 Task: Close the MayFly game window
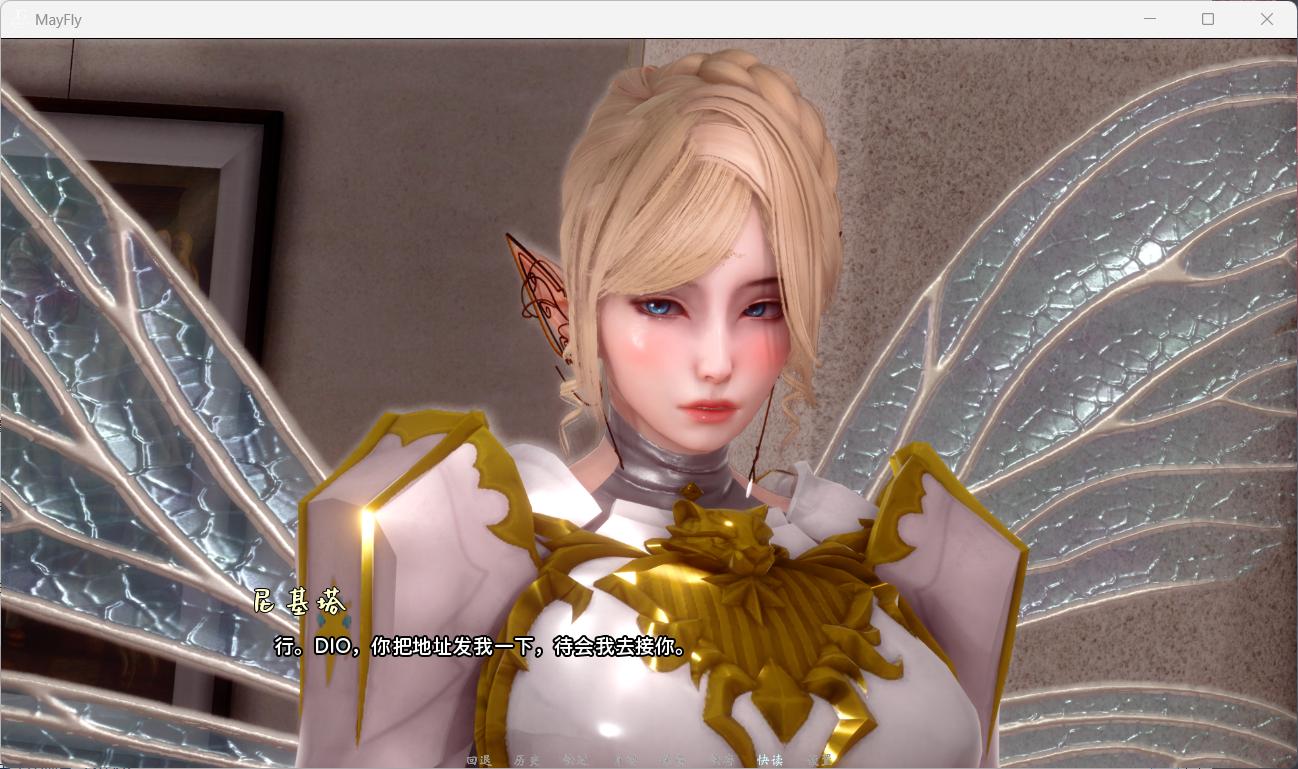pyautogui.click(x=1268, y=18)
